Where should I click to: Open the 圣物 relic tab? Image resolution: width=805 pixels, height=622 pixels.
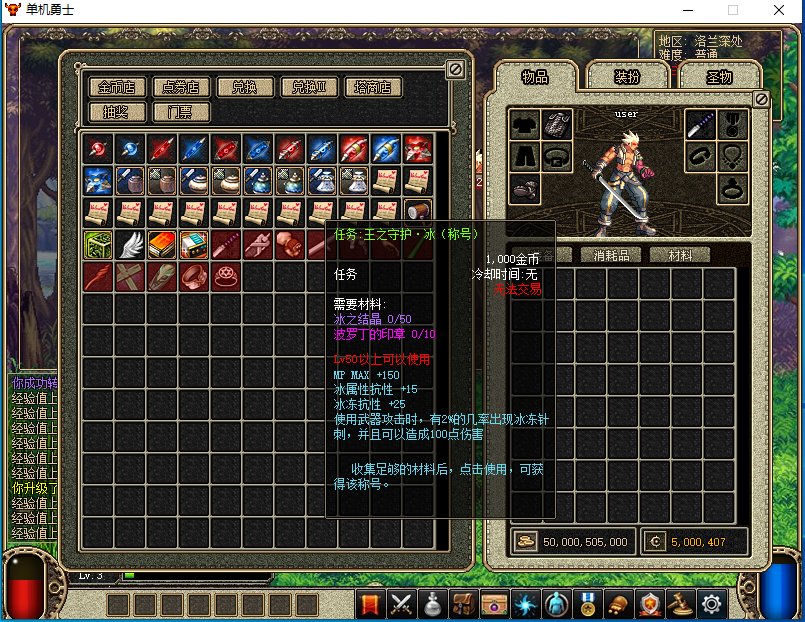click(718, 78)
